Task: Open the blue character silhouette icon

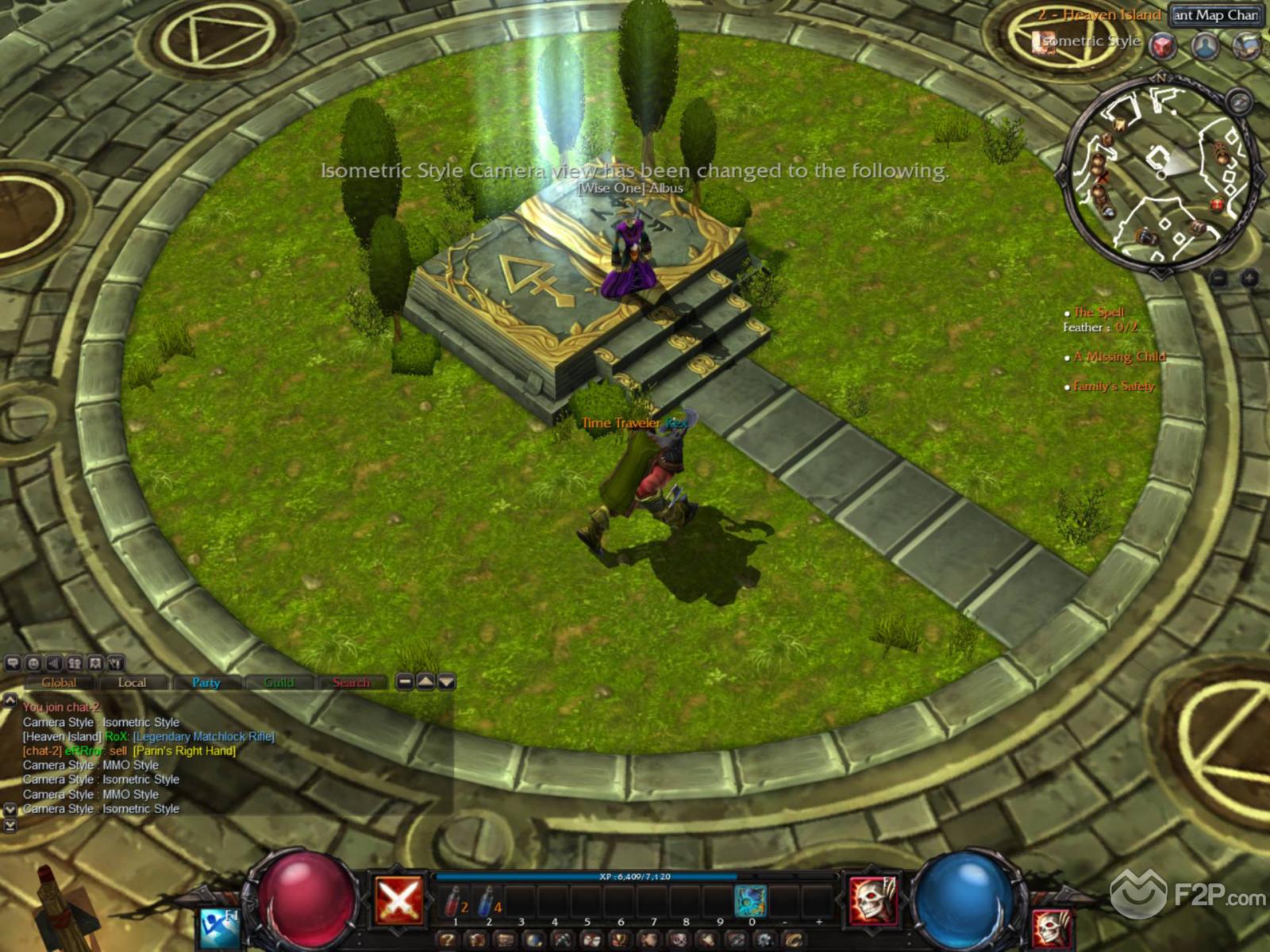Action: 1205,46
